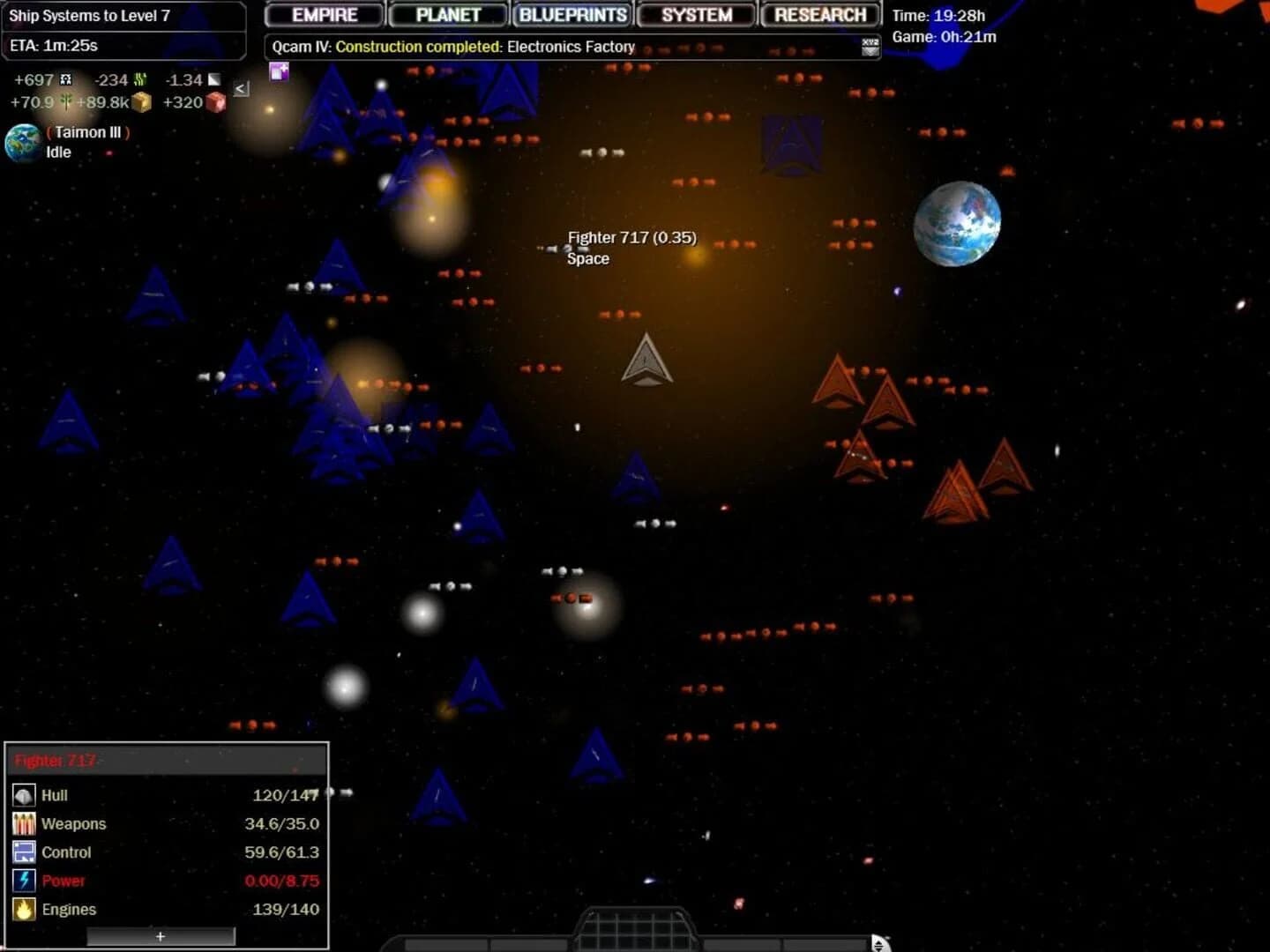Click the credits icon beside +697
This screenshot has height=952, width=1270.
tap(66, 79)
